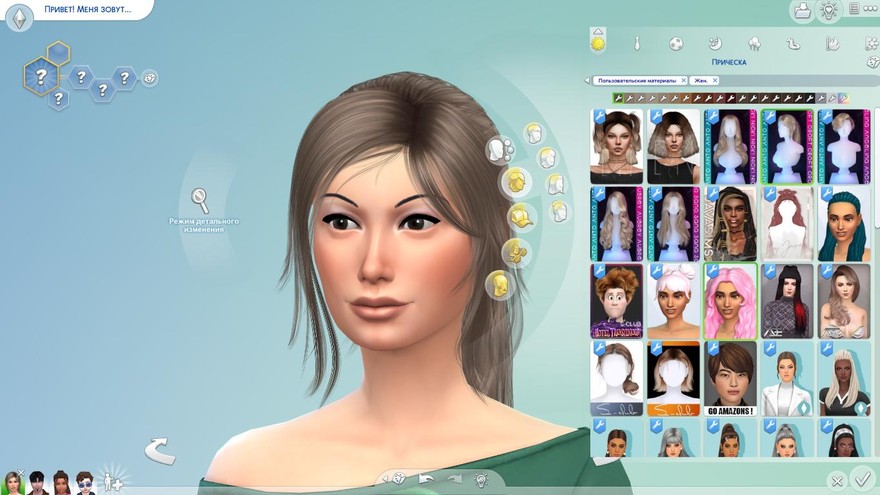Pick the 'GO AMAZONS!' hairstyle thumbnail

[x=728, y=378]
